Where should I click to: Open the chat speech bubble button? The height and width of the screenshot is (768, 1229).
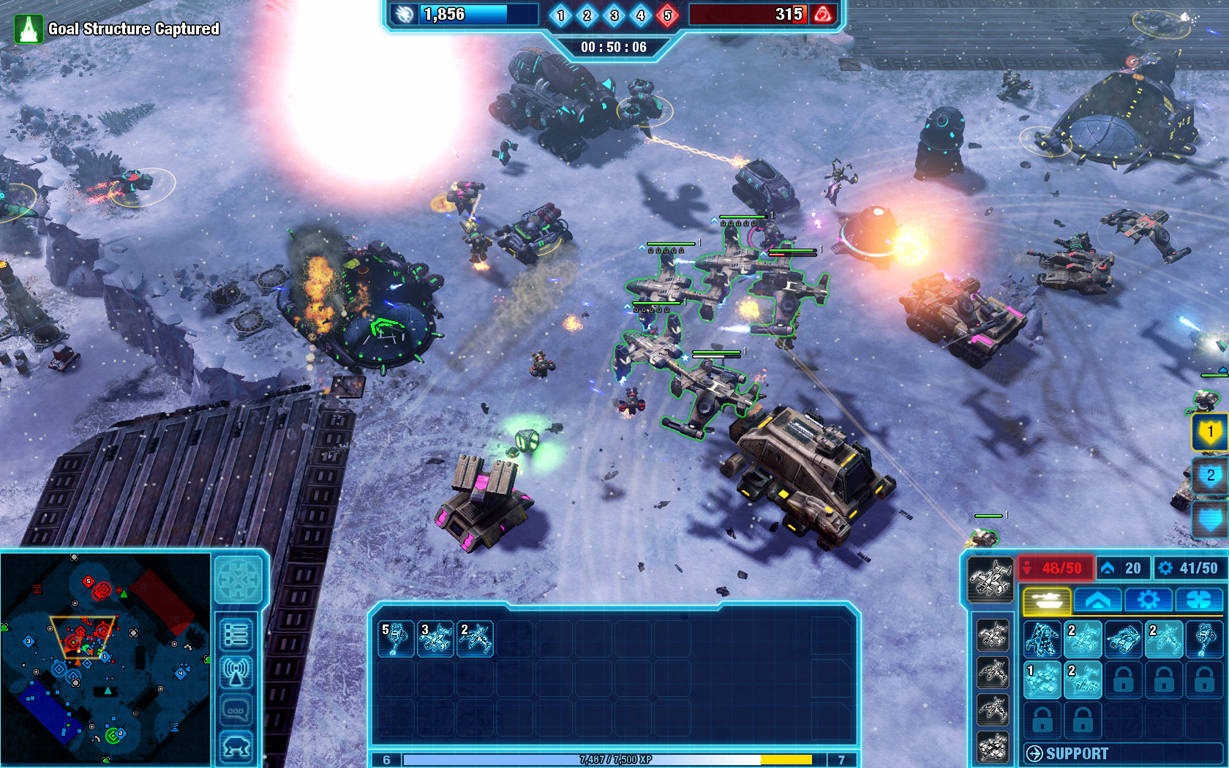tap(237, 710)
